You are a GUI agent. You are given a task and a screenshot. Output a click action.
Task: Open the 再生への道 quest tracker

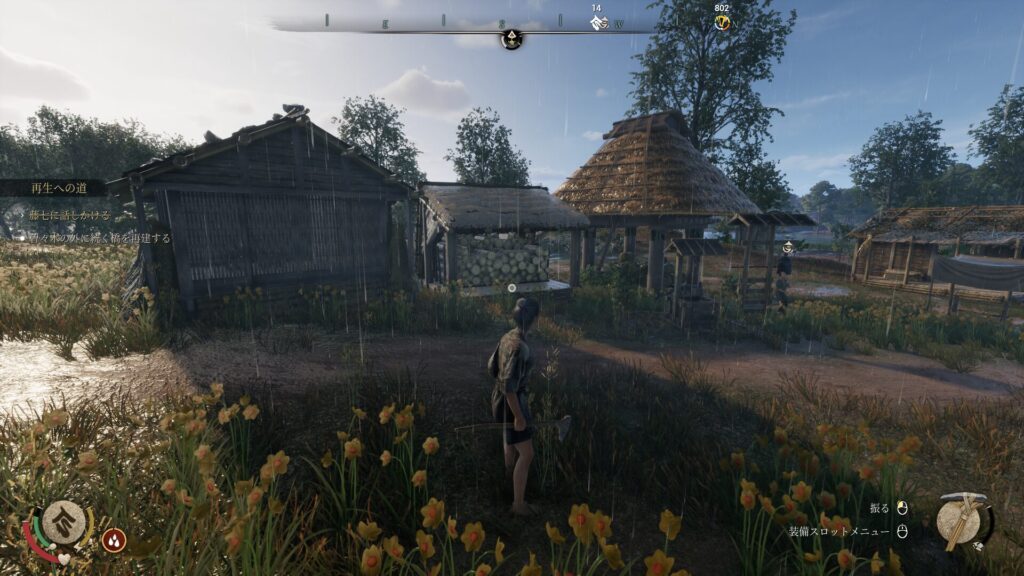55,188
